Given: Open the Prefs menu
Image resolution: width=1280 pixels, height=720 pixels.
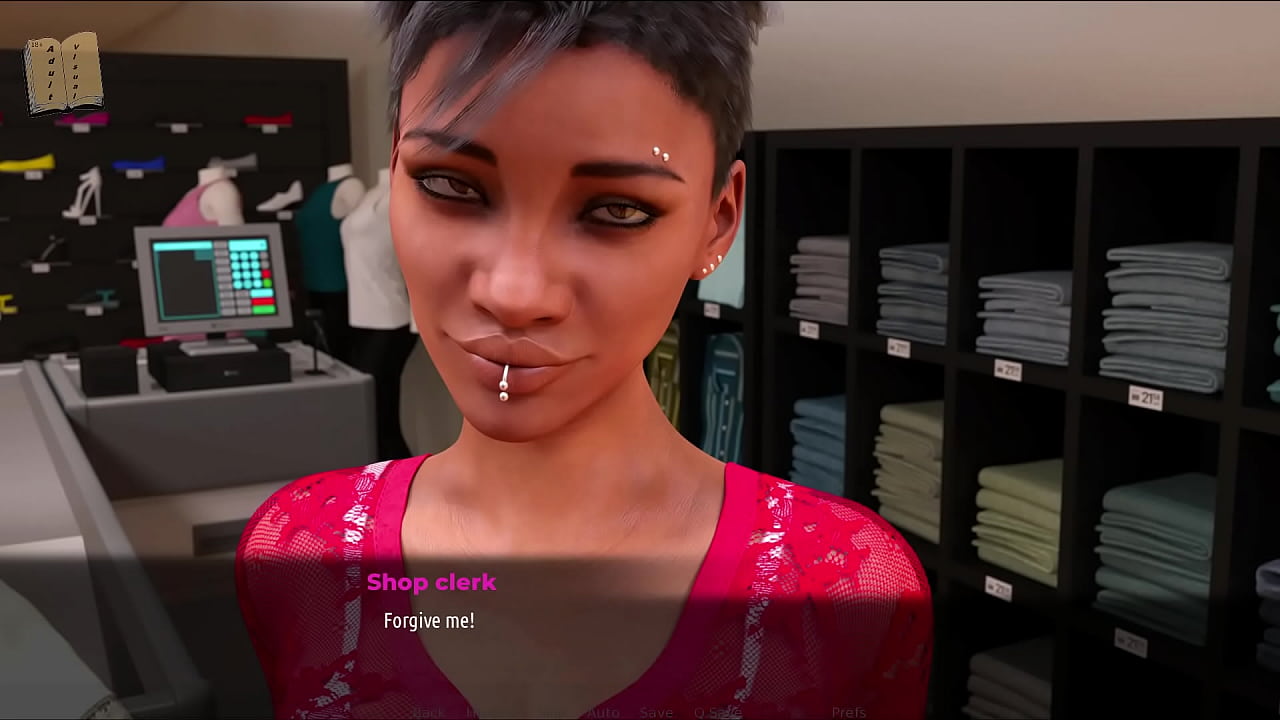Looking at the screenshot, I should click(849, 712).
